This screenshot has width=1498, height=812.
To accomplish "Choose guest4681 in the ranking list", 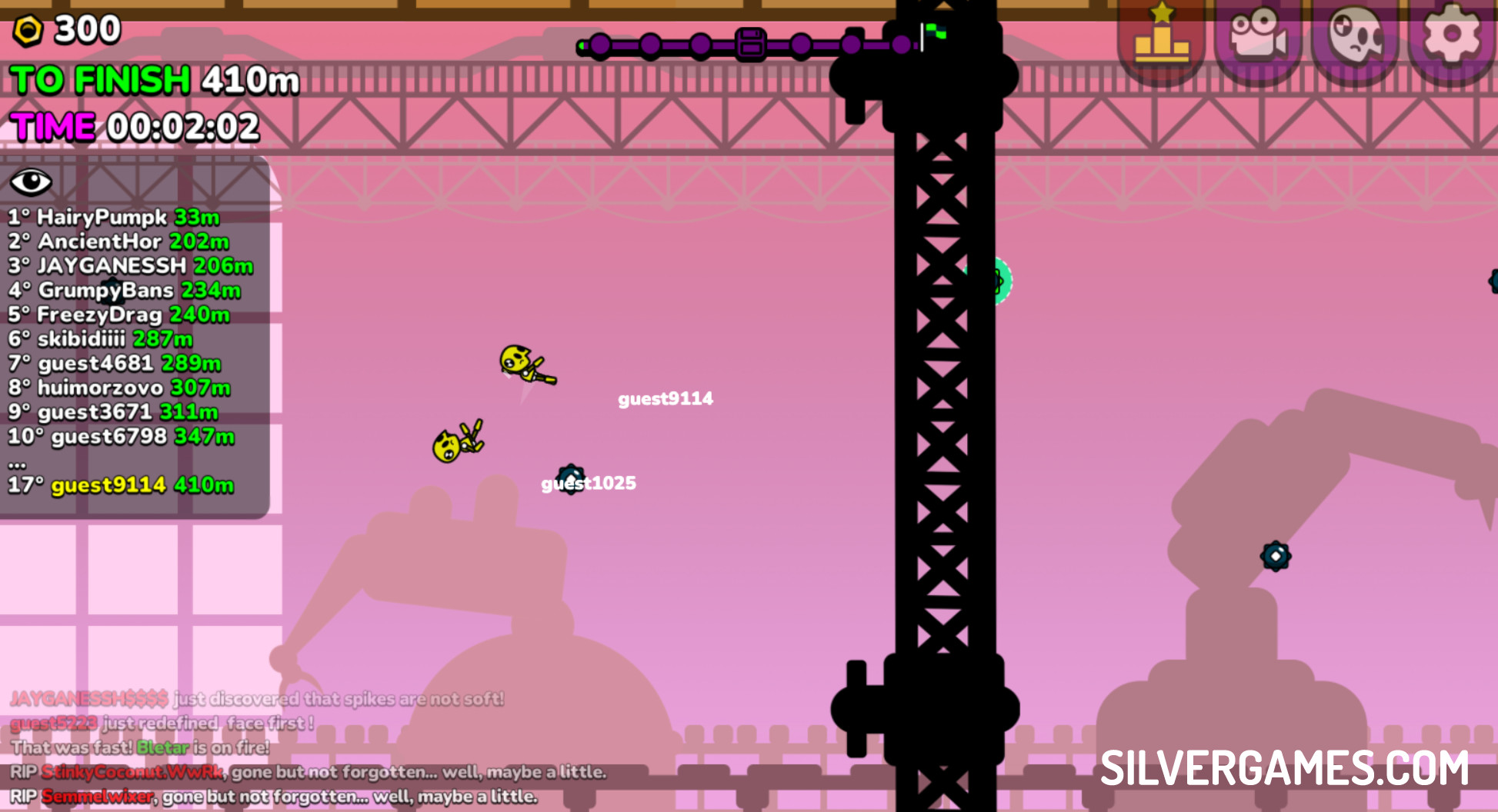I will click(115, 363).
